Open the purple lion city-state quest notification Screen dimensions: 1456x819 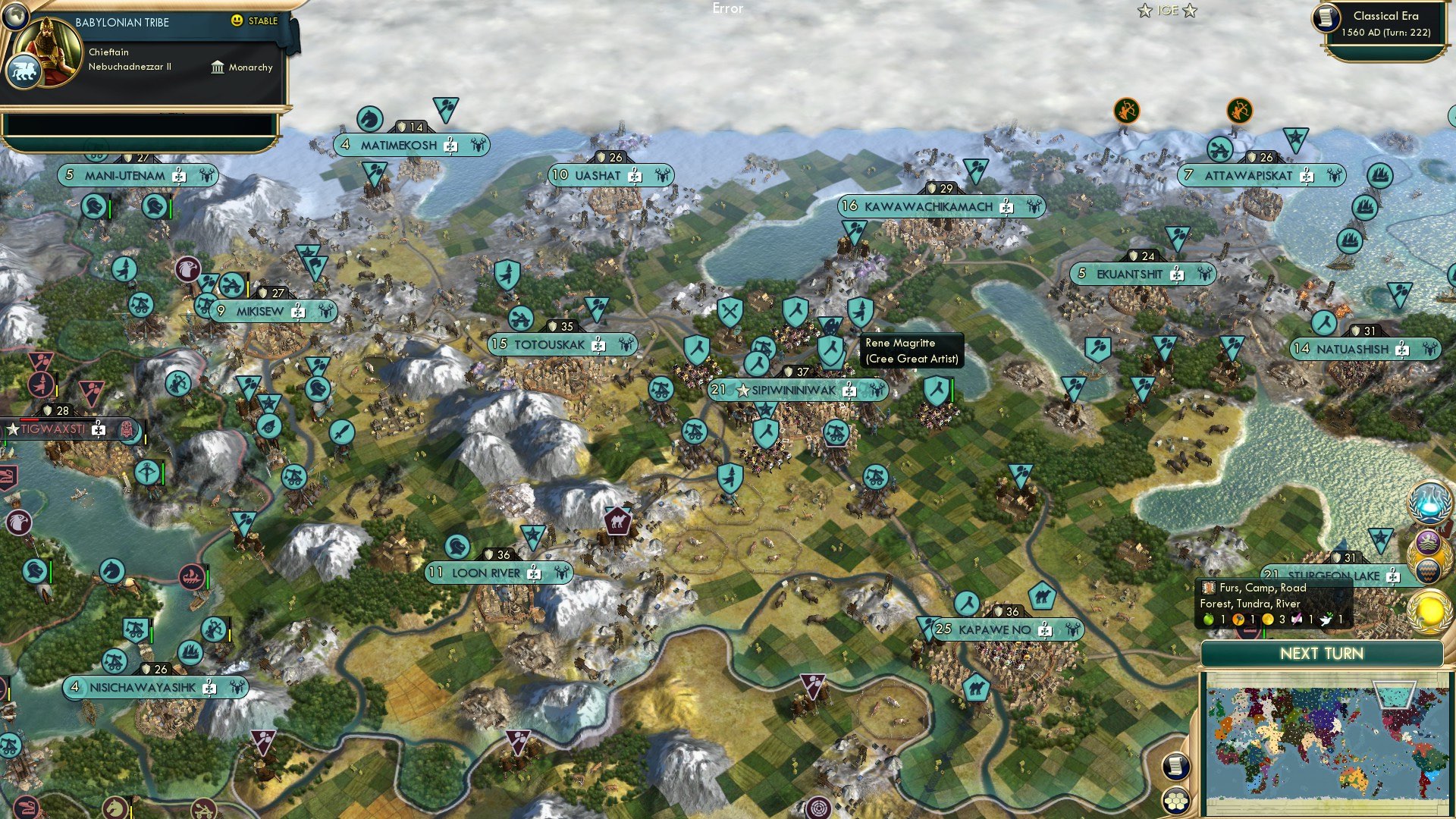(x=1427, y=541)
